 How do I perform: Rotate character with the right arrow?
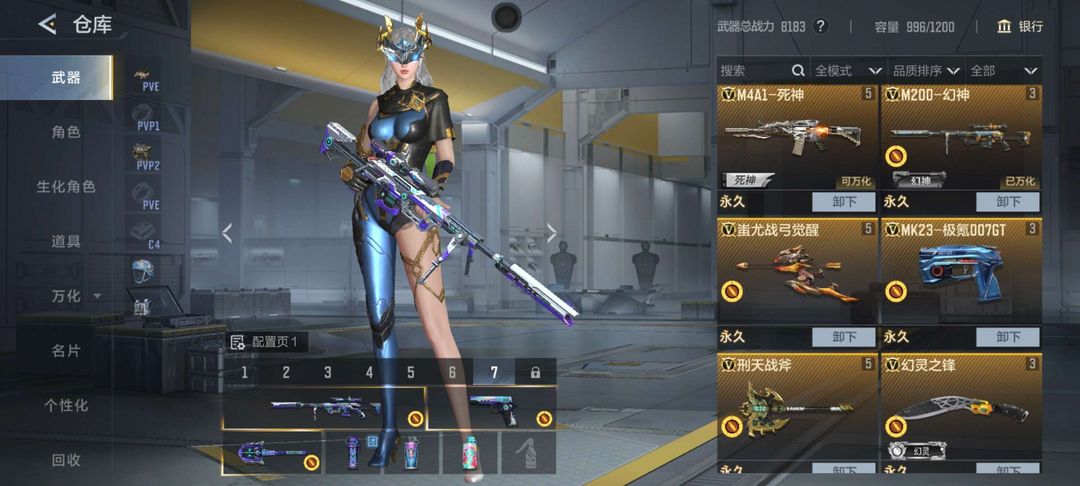pos(551,233)
